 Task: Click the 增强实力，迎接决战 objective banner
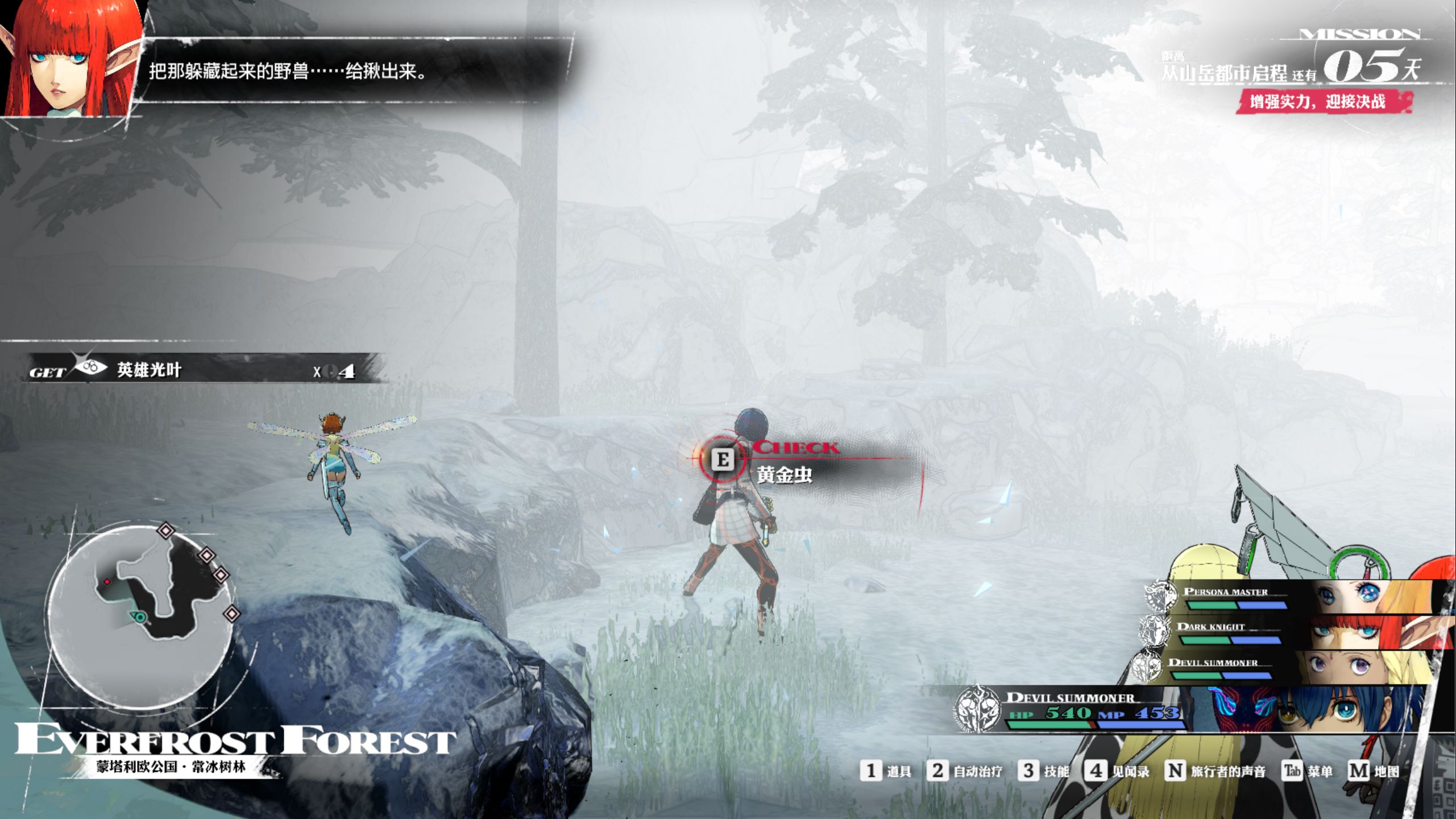pos(1318,102)
